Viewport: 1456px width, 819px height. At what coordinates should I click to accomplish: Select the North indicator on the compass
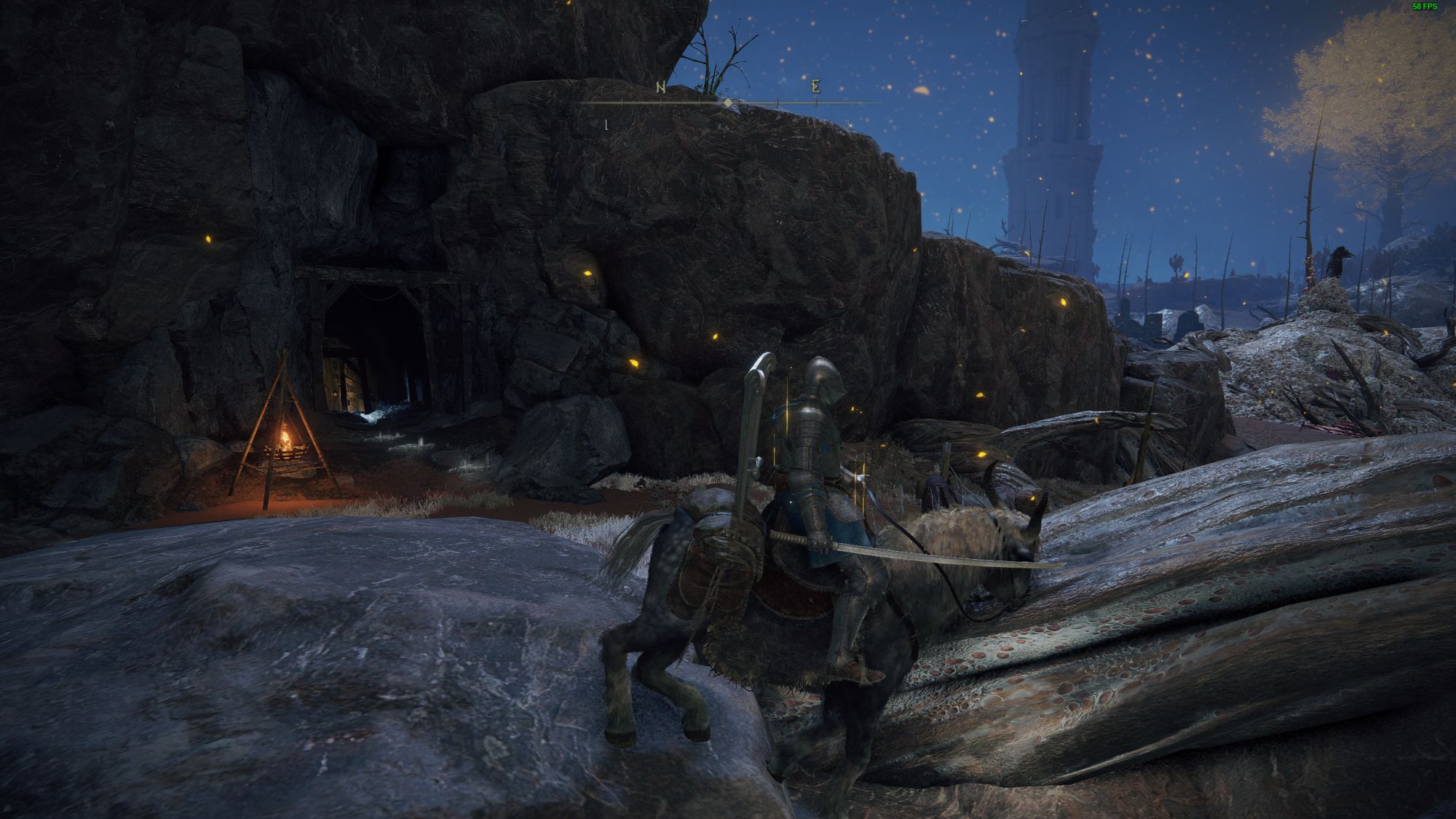click(x=661, y=88)
